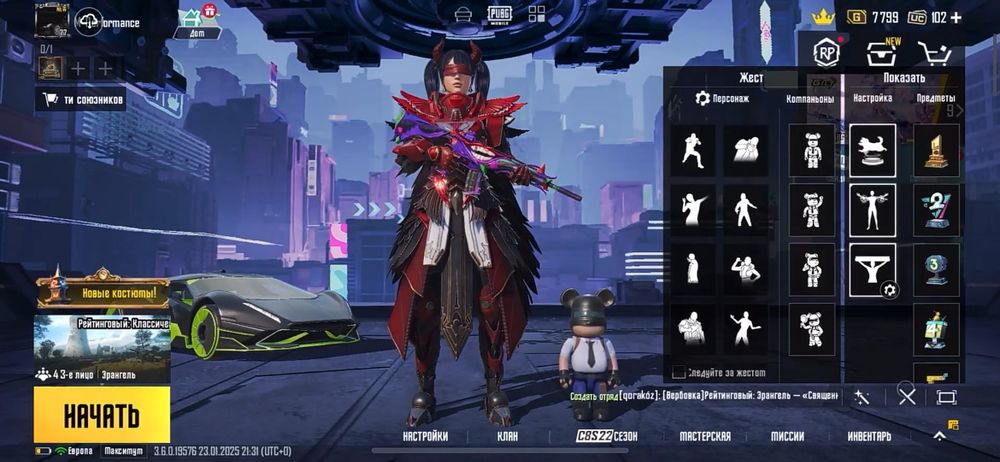Open the Новые костюмы banner
1000x462 pixels.
(102, 293)
